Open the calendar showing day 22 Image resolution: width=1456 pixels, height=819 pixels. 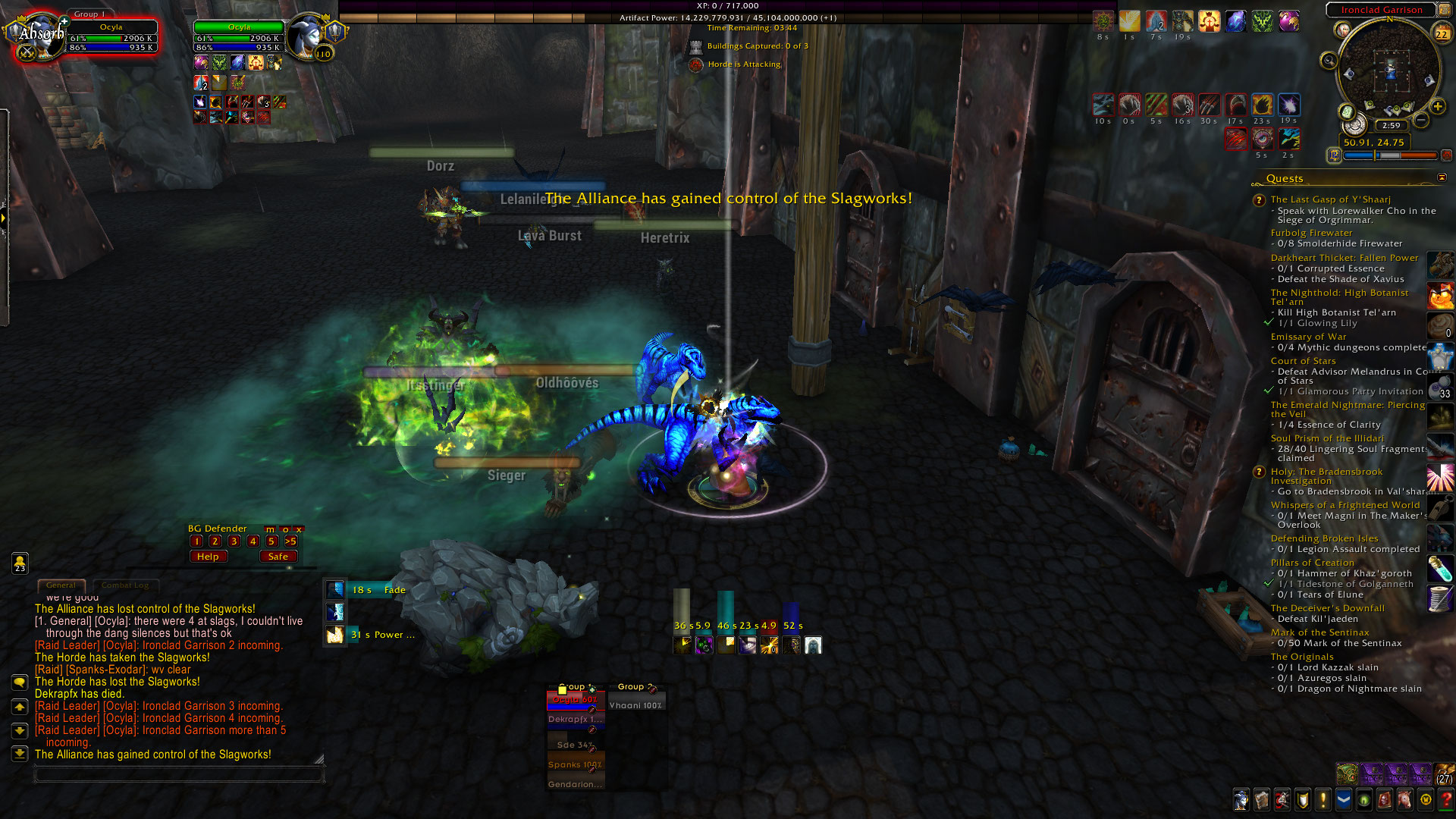pyautogui.click(x=1442, y=33)
